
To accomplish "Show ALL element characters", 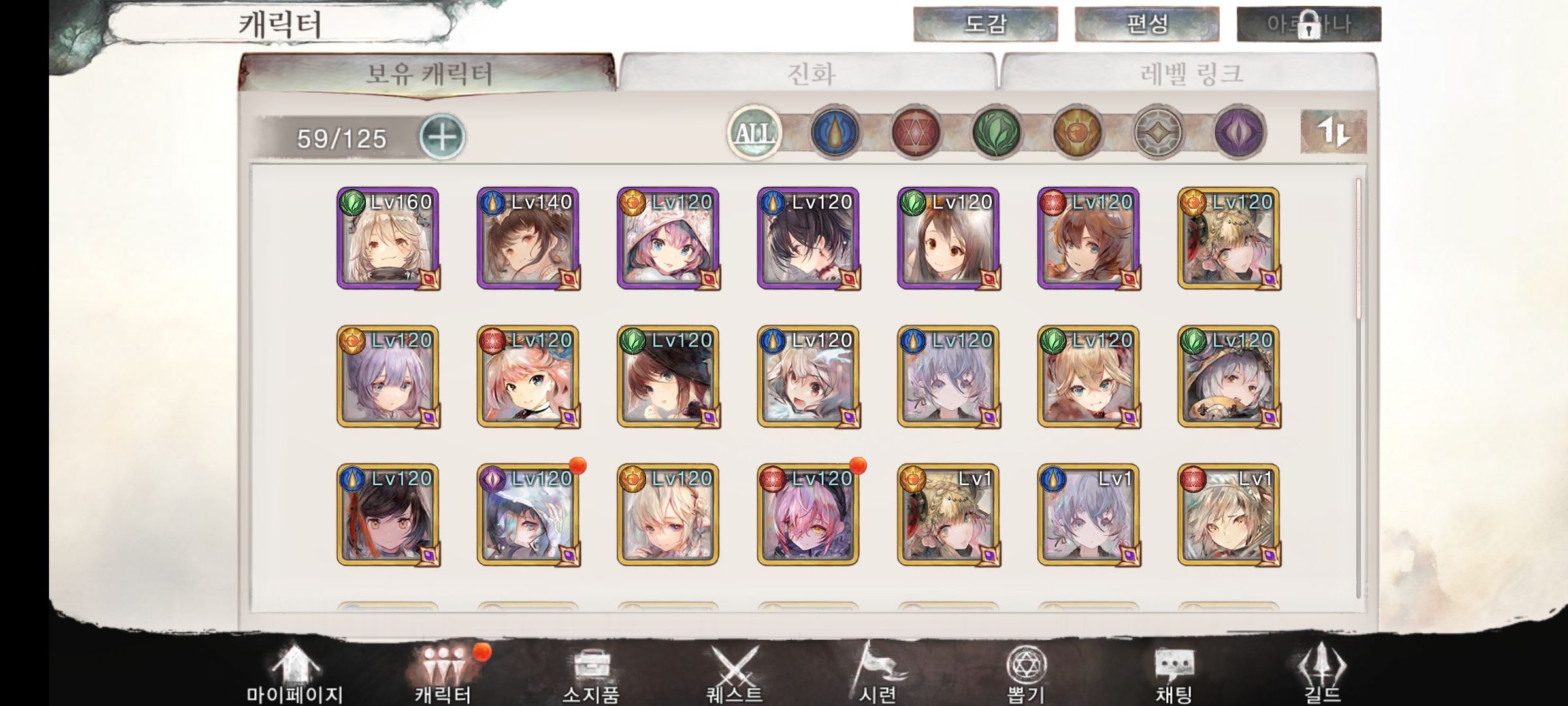I will (x=755, y=133).
